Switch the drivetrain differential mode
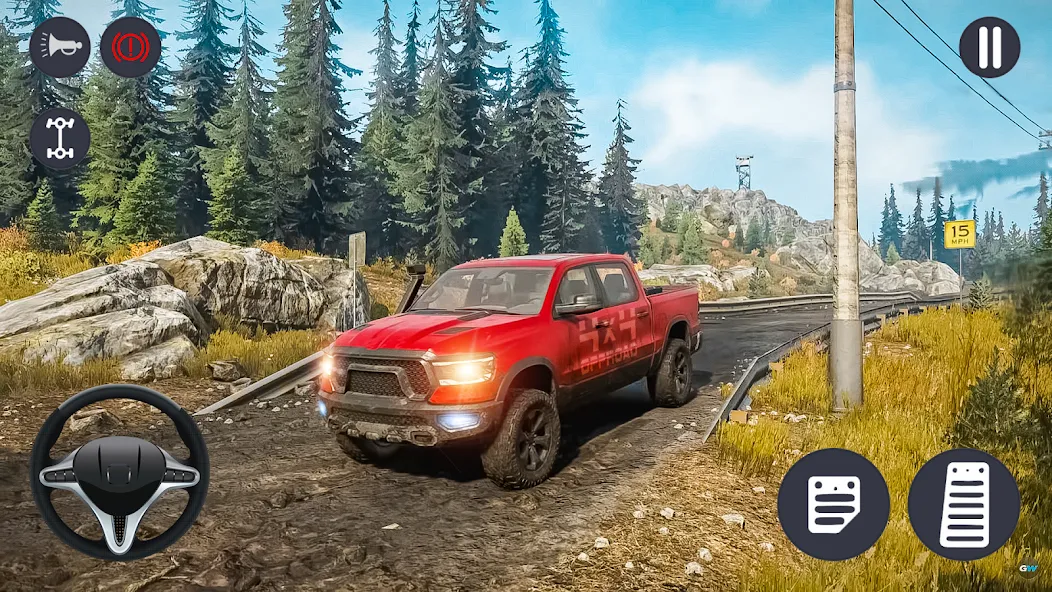The height and width of the screenshot is (592, 1052). 59,138
